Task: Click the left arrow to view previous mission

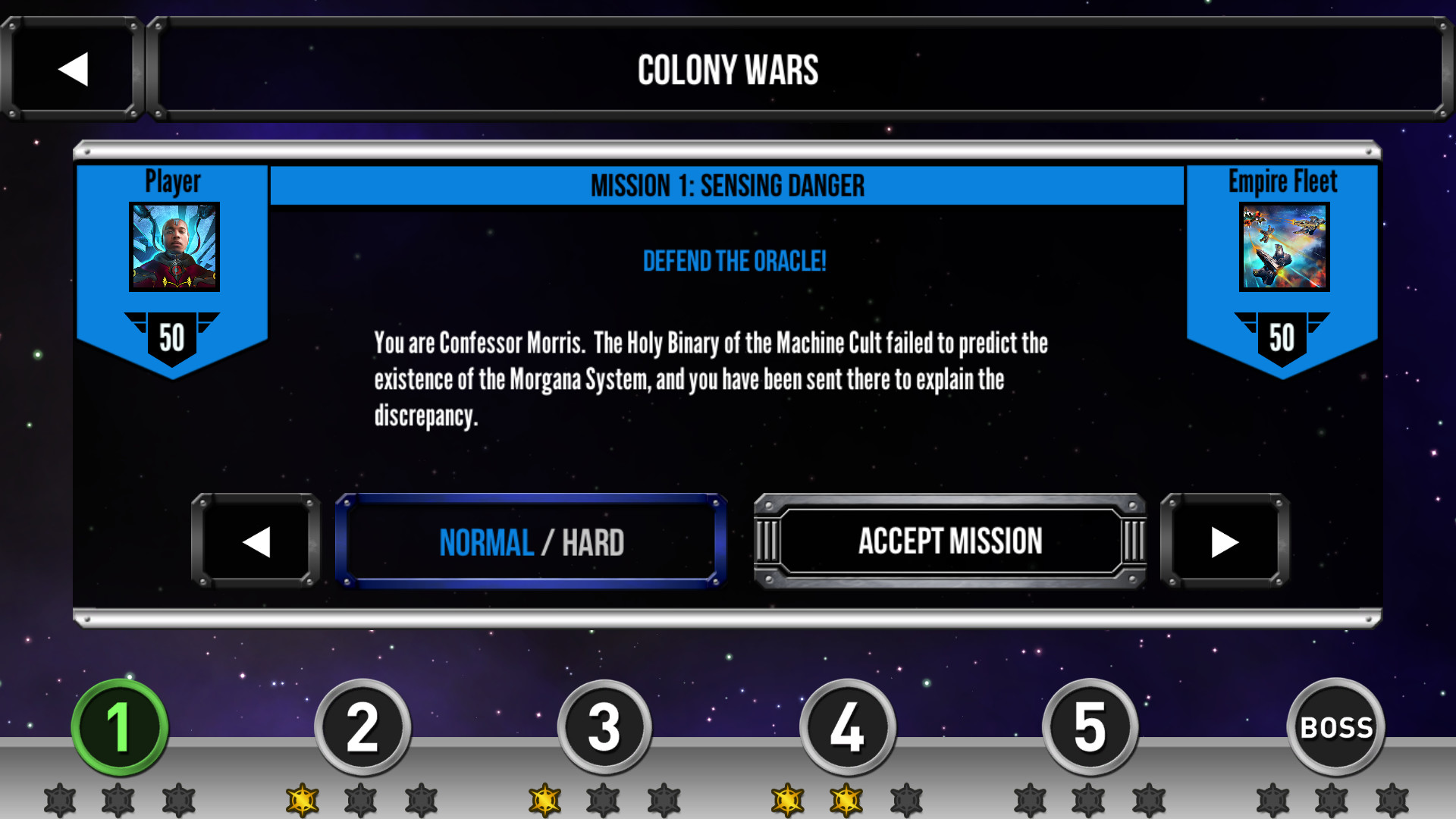Action: click(x=257, y=541)
